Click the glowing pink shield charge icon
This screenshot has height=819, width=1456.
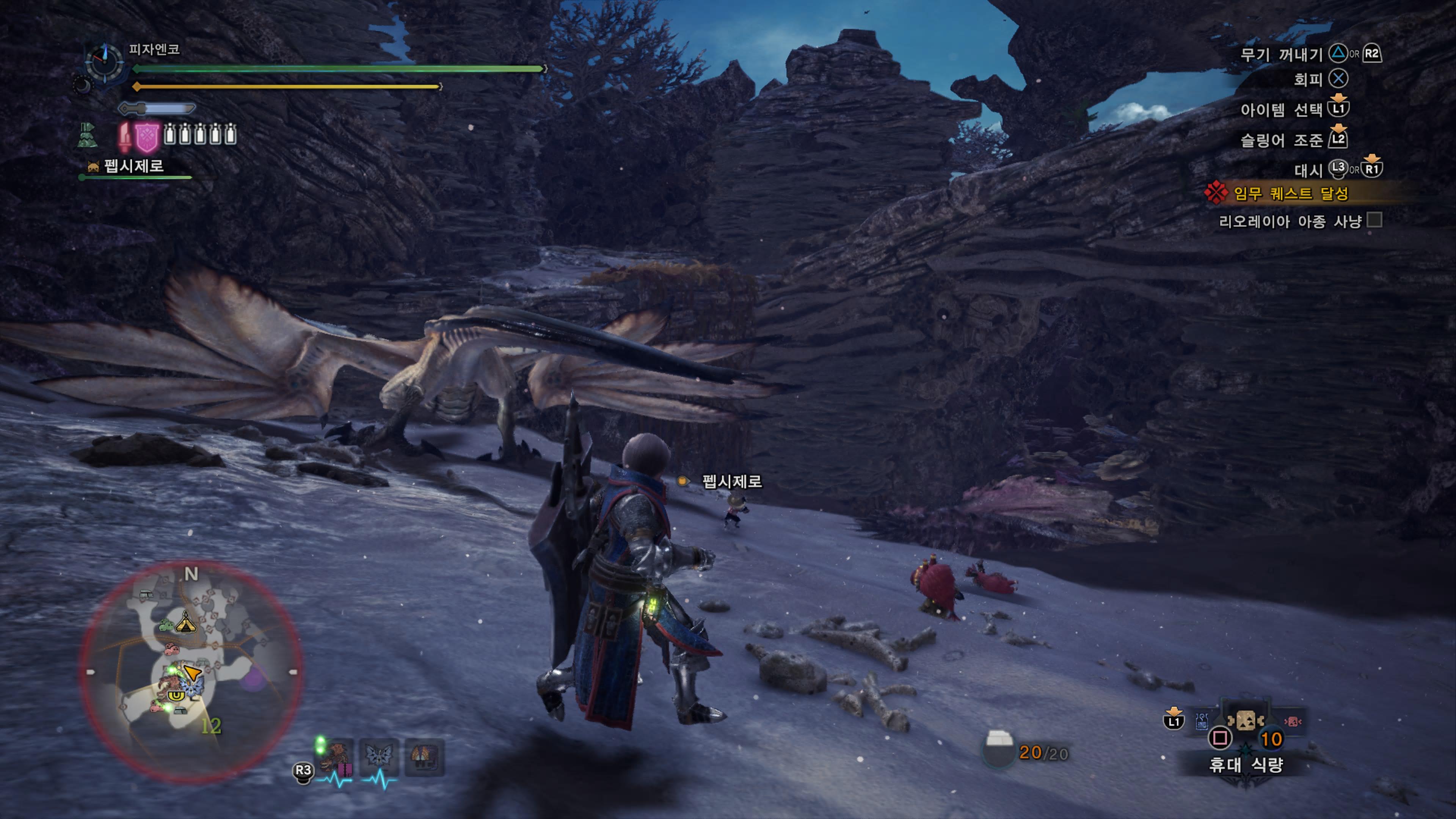[x=147, y=136]
